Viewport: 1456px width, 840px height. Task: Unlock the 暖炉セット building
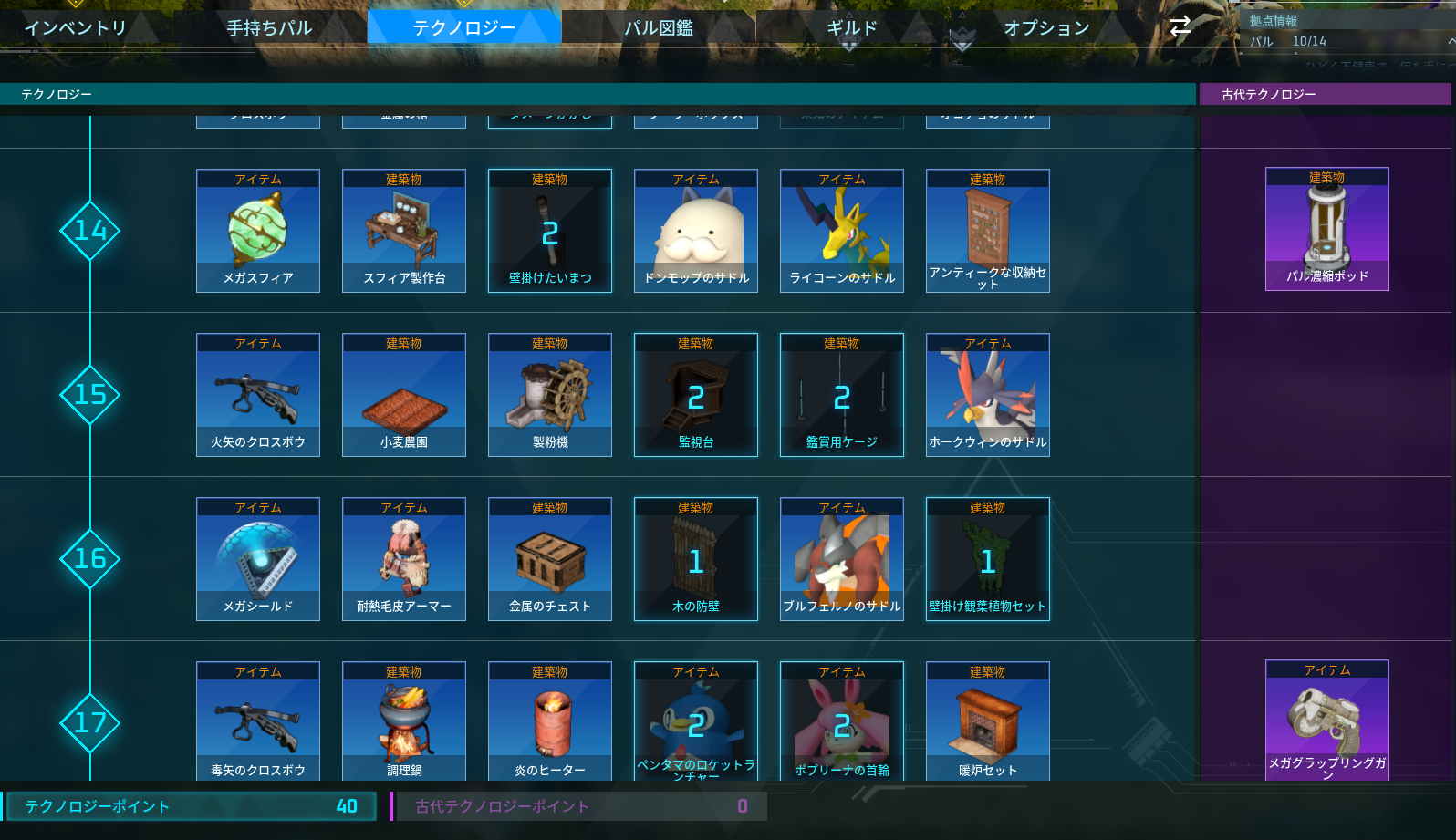(987, 721)
